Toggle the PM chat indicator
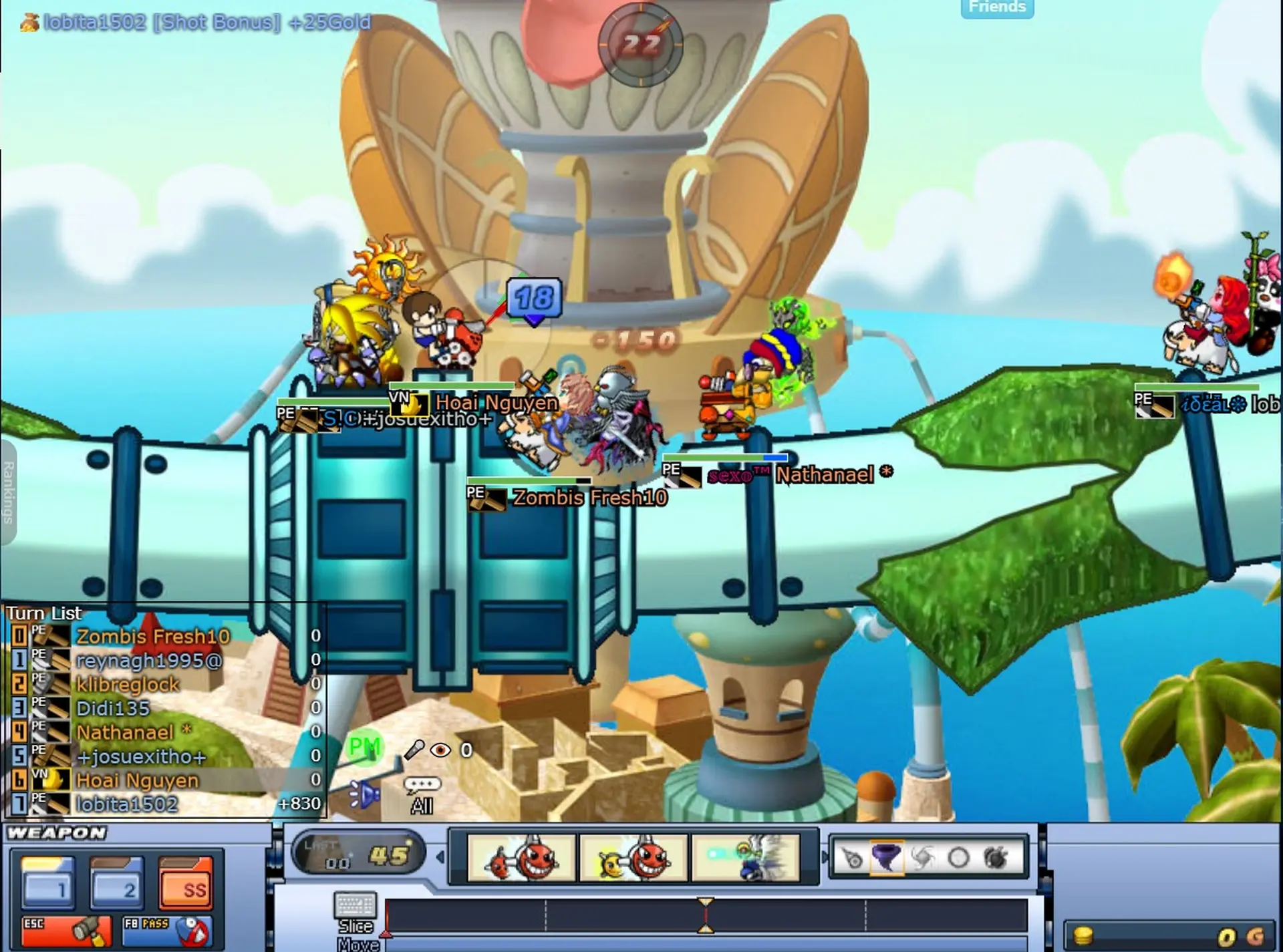Viewport: 1283px width, 952px height. (x=364, y=747)
